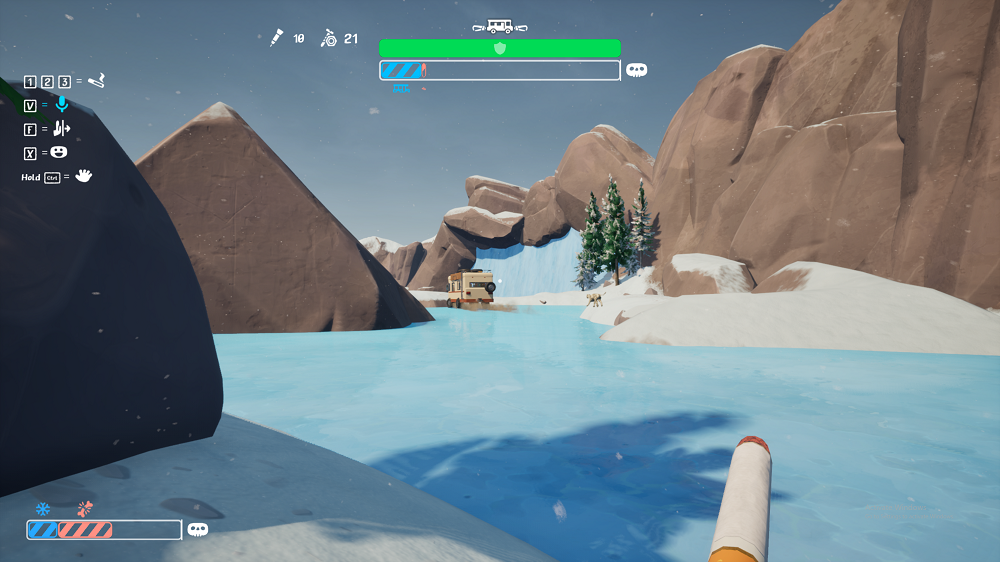Select the waving hand emote icon
Screen dimensions: 1000x562
coord(84,176)
